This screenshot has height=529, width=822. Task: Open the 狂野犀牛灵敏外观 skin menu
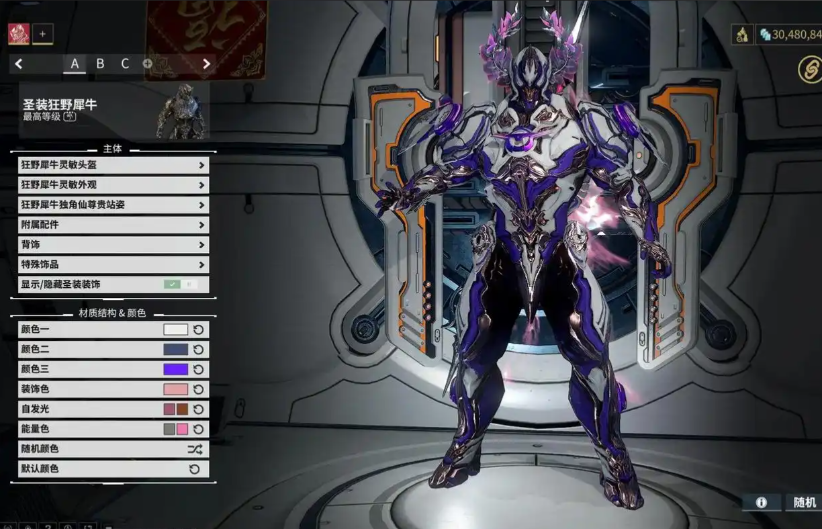pyautogui.click(x=113, y=185)
